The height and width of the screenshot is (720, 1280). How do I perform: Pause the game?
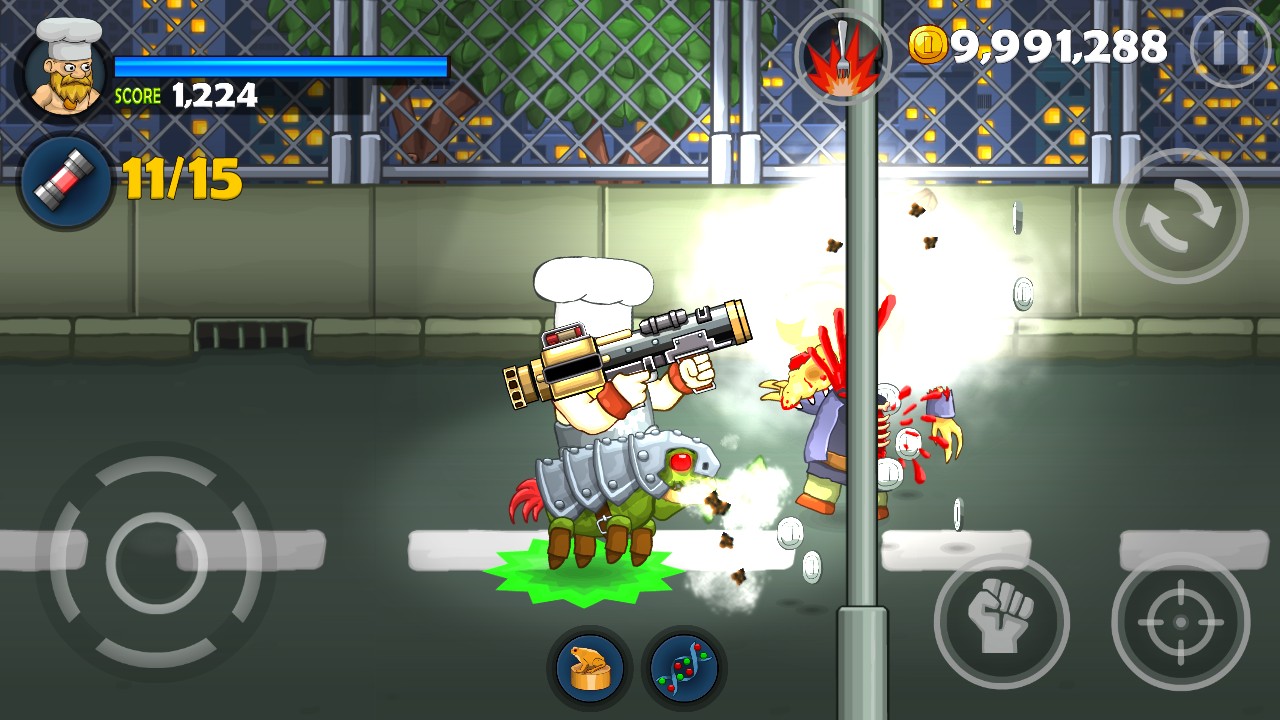1230,46
